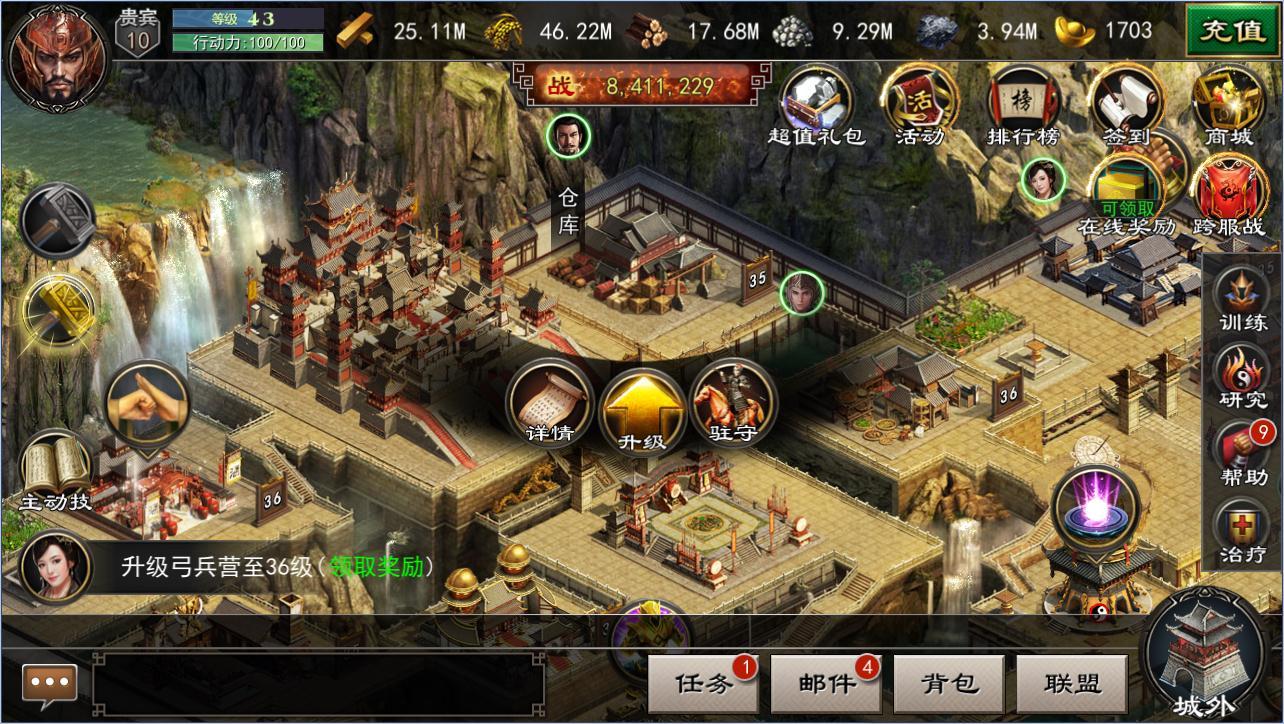Open the 任务 quests menu

tap(704, 684)
